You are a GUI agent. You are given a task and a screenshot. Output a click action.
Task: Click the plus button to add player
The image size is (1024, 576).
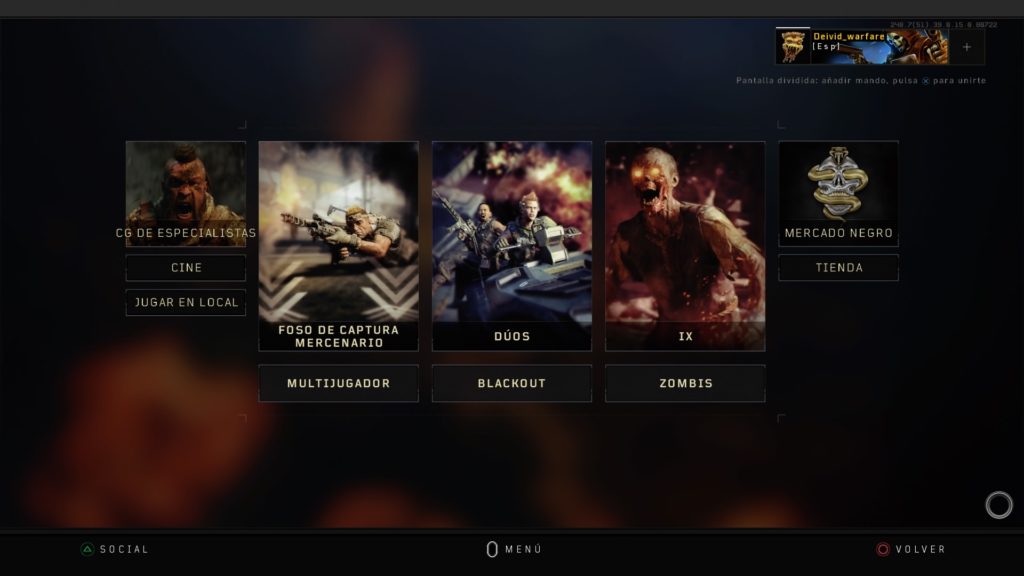point(966,47)
